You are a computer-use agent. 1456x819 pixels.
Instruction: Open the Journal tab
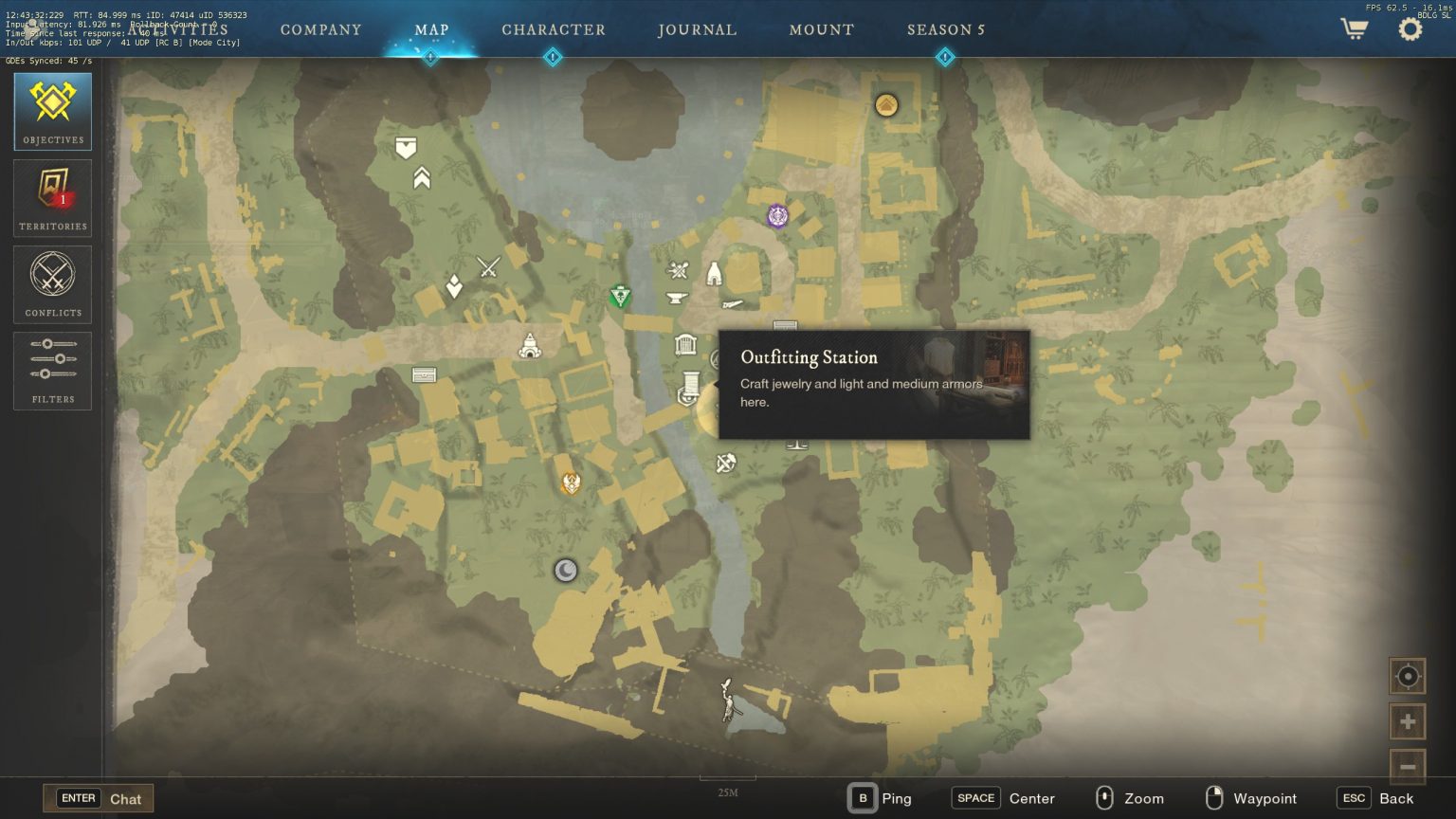697,29
